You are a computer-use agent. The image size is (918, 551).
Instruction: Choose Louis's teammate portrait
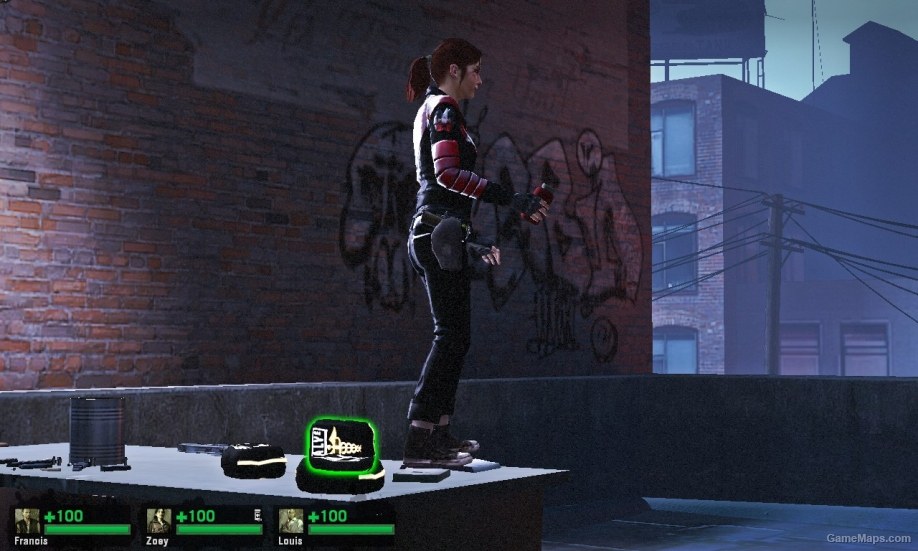(291, 520)
